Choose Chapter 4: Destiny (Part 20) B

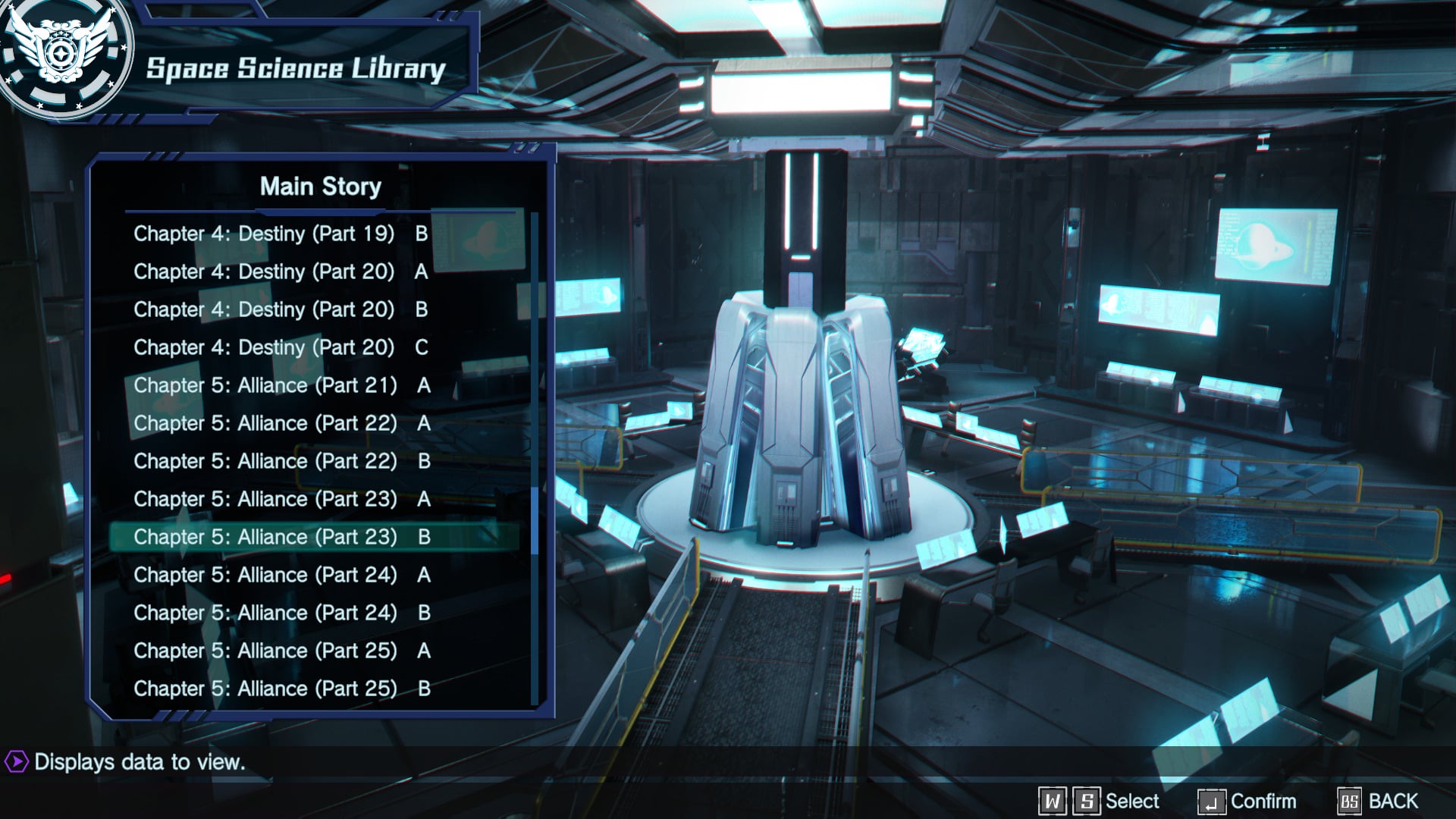pyautogui.click(x=281, y=309)
